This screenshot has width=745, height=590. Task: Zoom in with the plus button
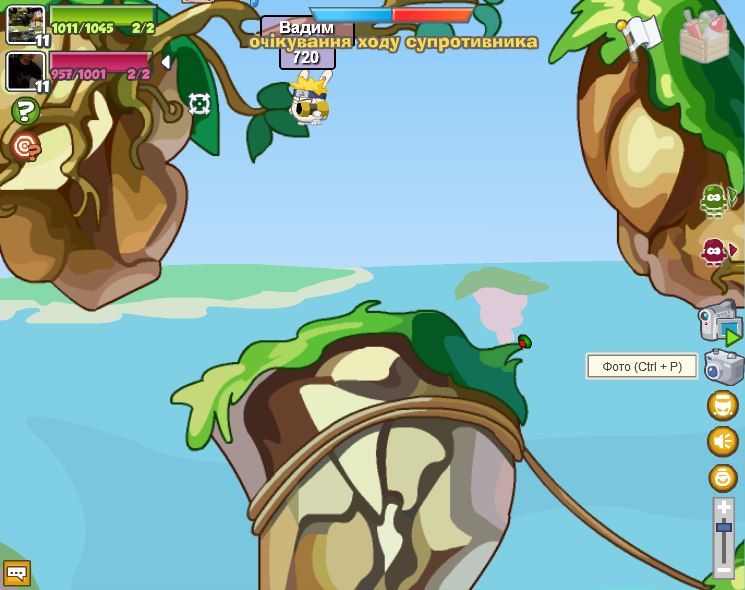coord(723,508)
